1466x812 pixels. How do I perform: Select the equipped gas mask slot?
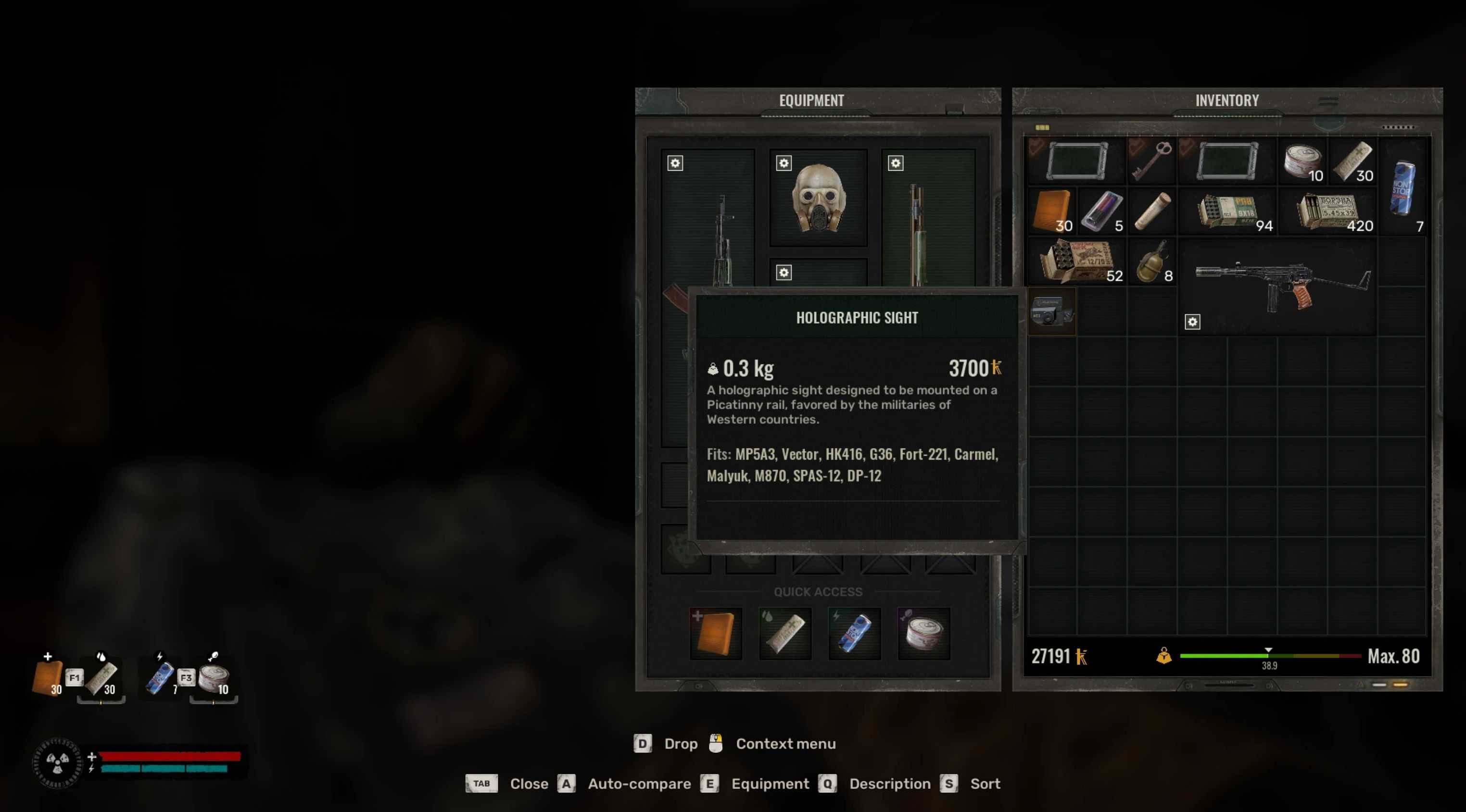(818, 198)
